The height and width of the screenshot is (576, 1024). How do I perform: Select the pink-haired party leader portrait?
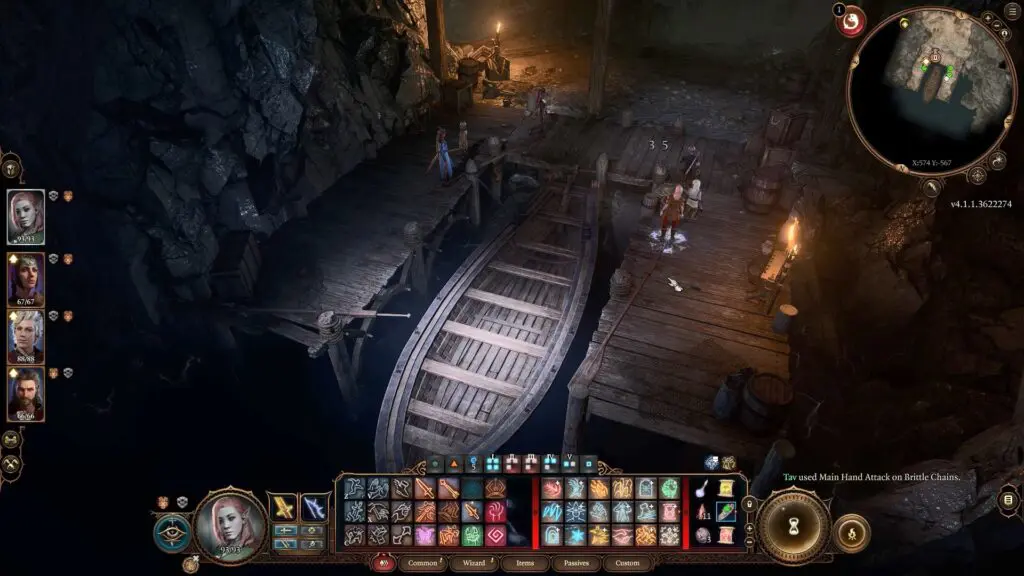click(x=26, y=216)
